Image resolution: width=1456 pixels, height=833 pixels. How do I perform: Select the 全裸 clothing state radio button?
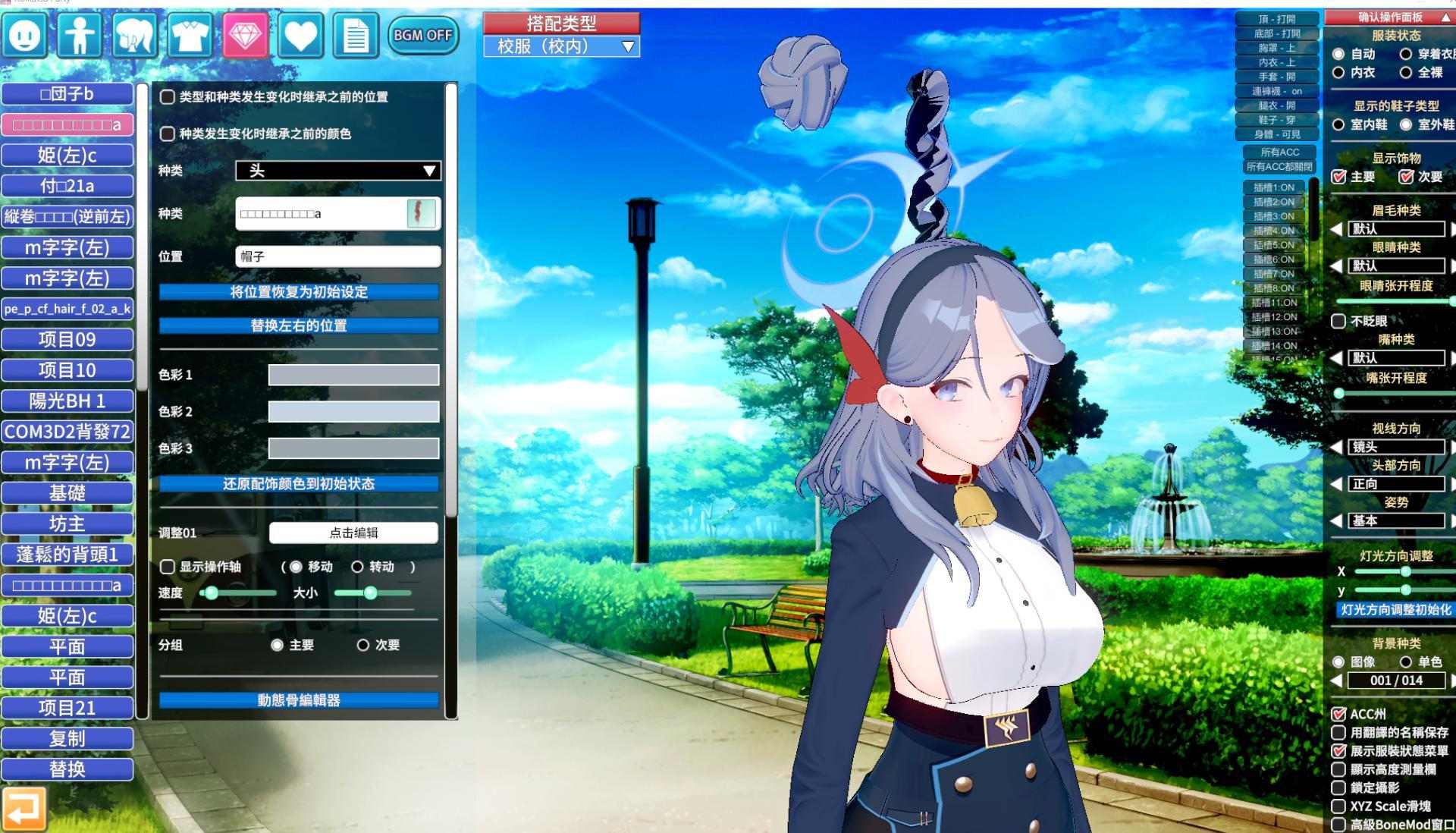tap(1407, 72)
